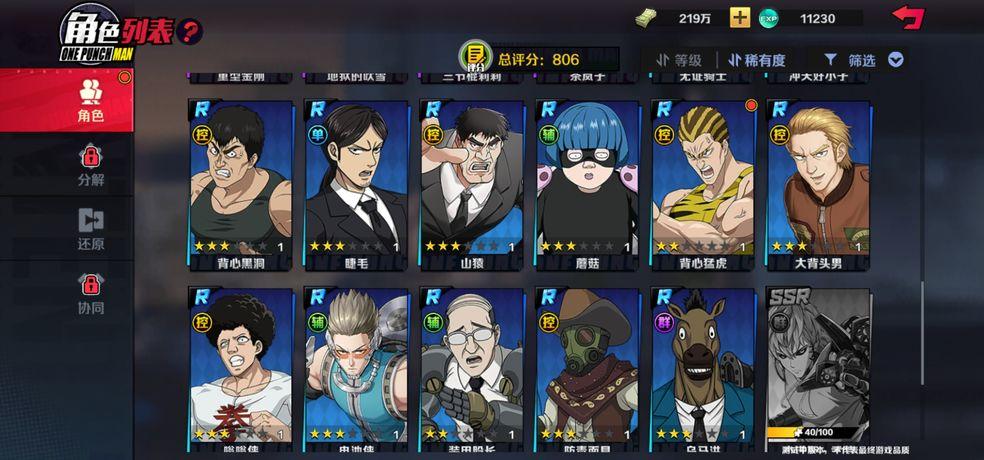This screenshot has height=460, width=984.
Task: Open the help question mark beside 角色列表
Action: [189, 31]
